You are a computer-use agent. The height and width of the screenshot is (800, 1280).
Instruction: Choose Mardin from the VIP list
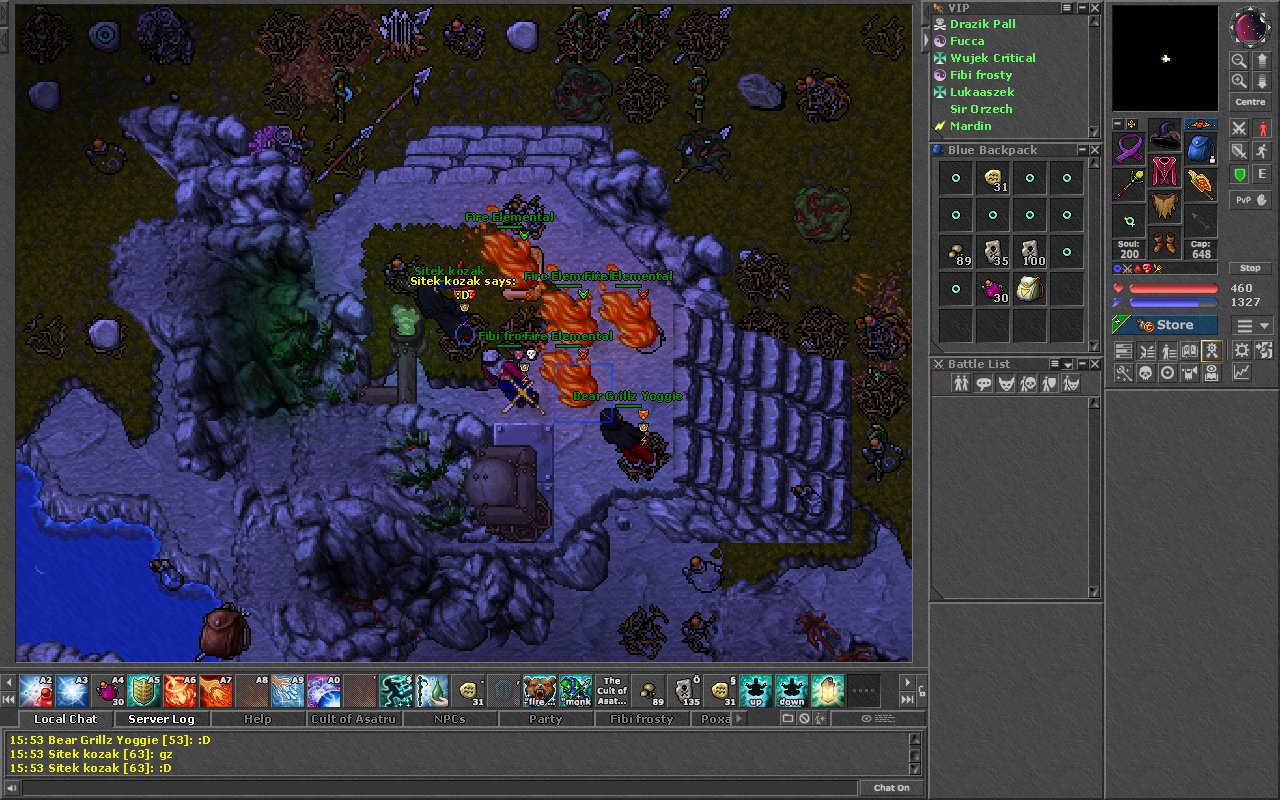pyautogui.click(x=970, y=126)
